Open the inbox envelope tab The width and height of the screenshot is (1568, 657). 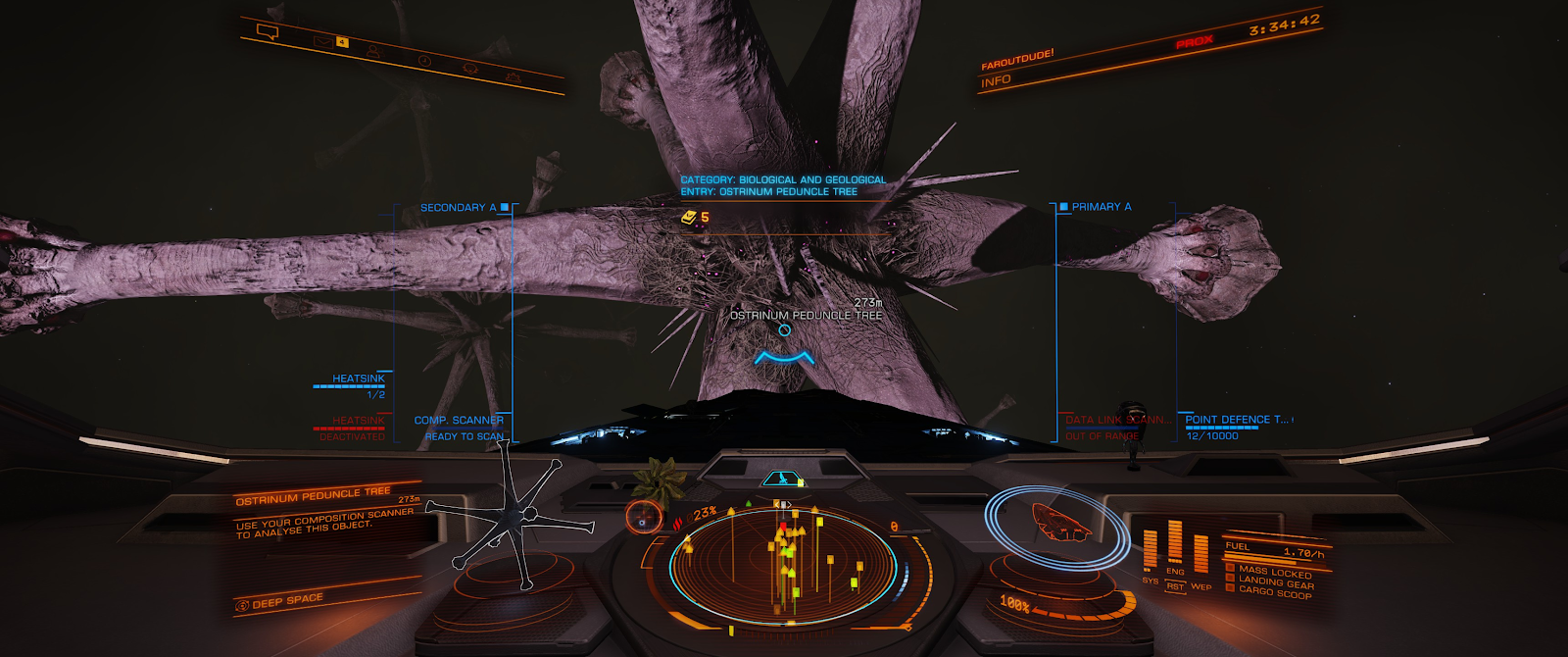(324, 41)
